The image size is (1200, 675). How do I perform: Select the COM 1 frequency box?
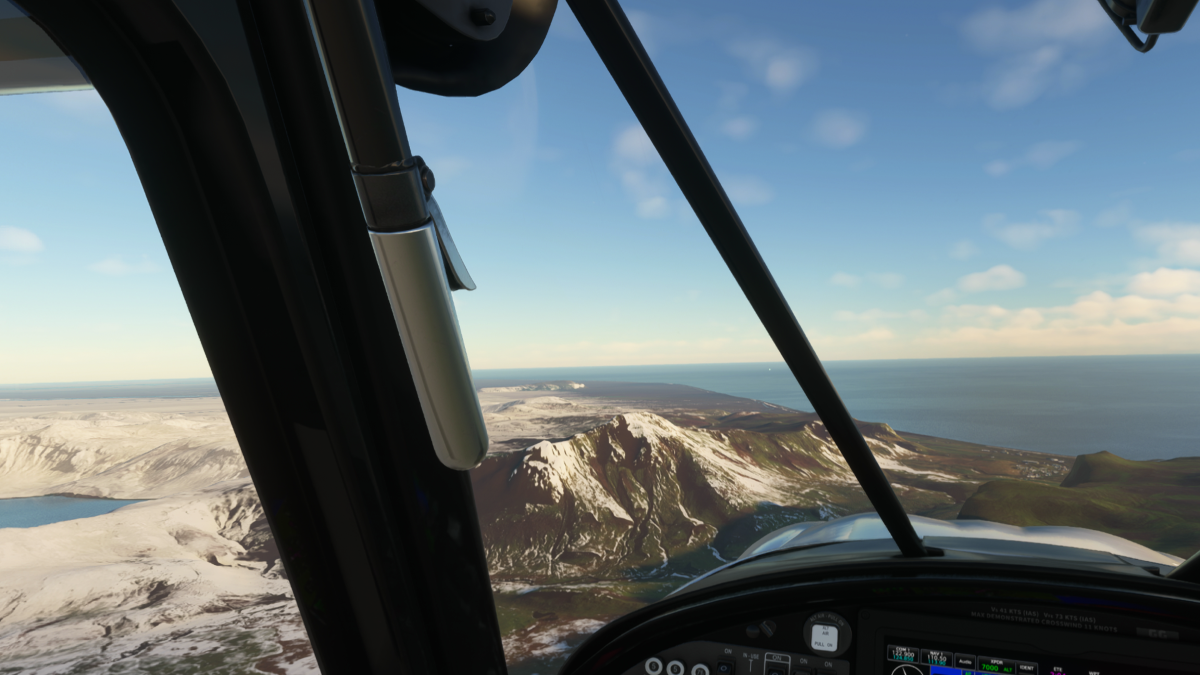pos(903,656)
